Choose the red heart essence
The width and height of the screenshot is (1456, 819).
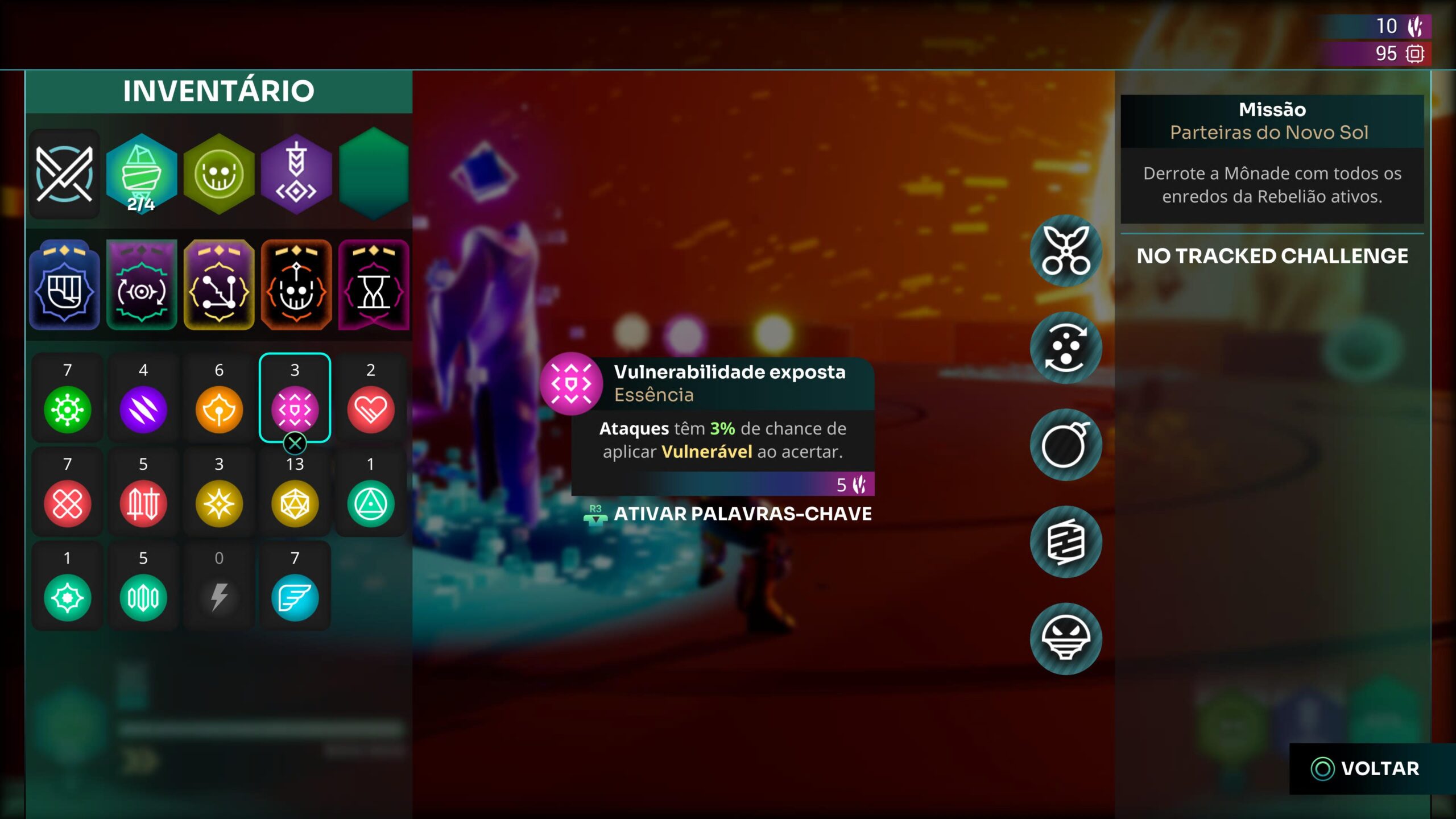click(371, 408)
